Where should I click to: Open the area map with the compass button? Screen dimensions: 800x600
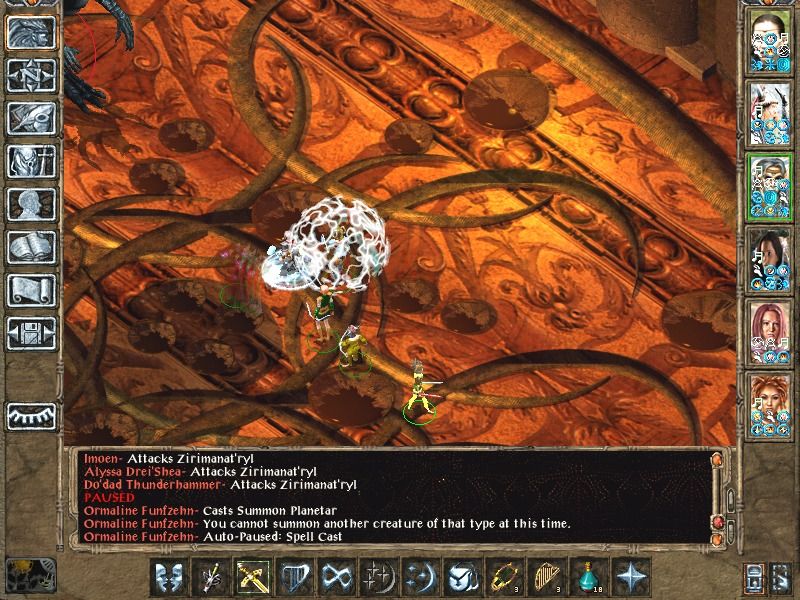(31, 75)
